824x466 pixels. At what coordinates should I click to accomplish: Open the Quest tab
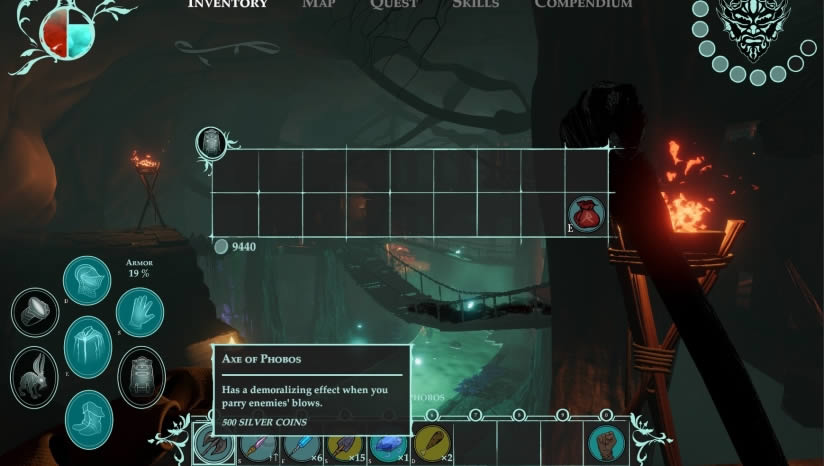pyautogui.click(x=393, y=4)
